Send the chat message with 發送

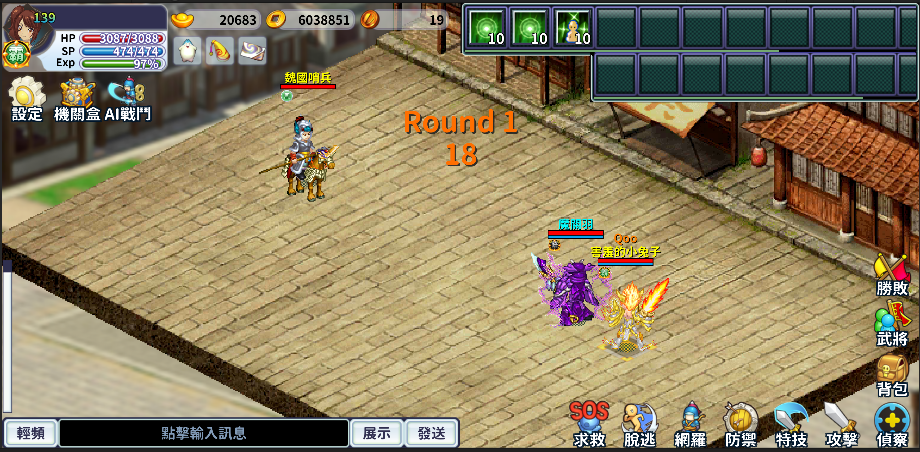click(x=432, y=433)
